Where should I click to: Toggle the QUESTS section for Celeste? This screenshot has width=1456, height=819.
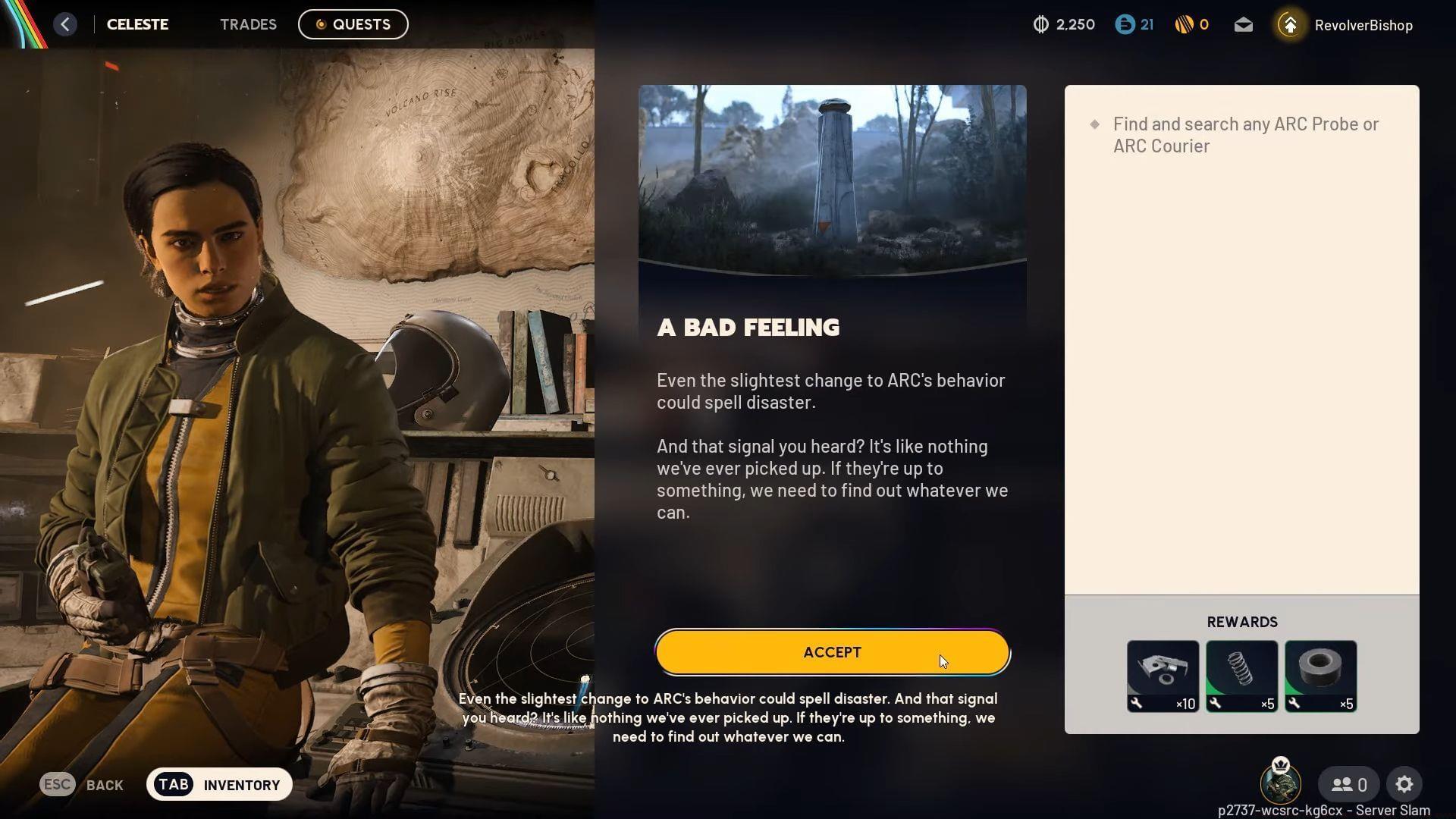353,24
